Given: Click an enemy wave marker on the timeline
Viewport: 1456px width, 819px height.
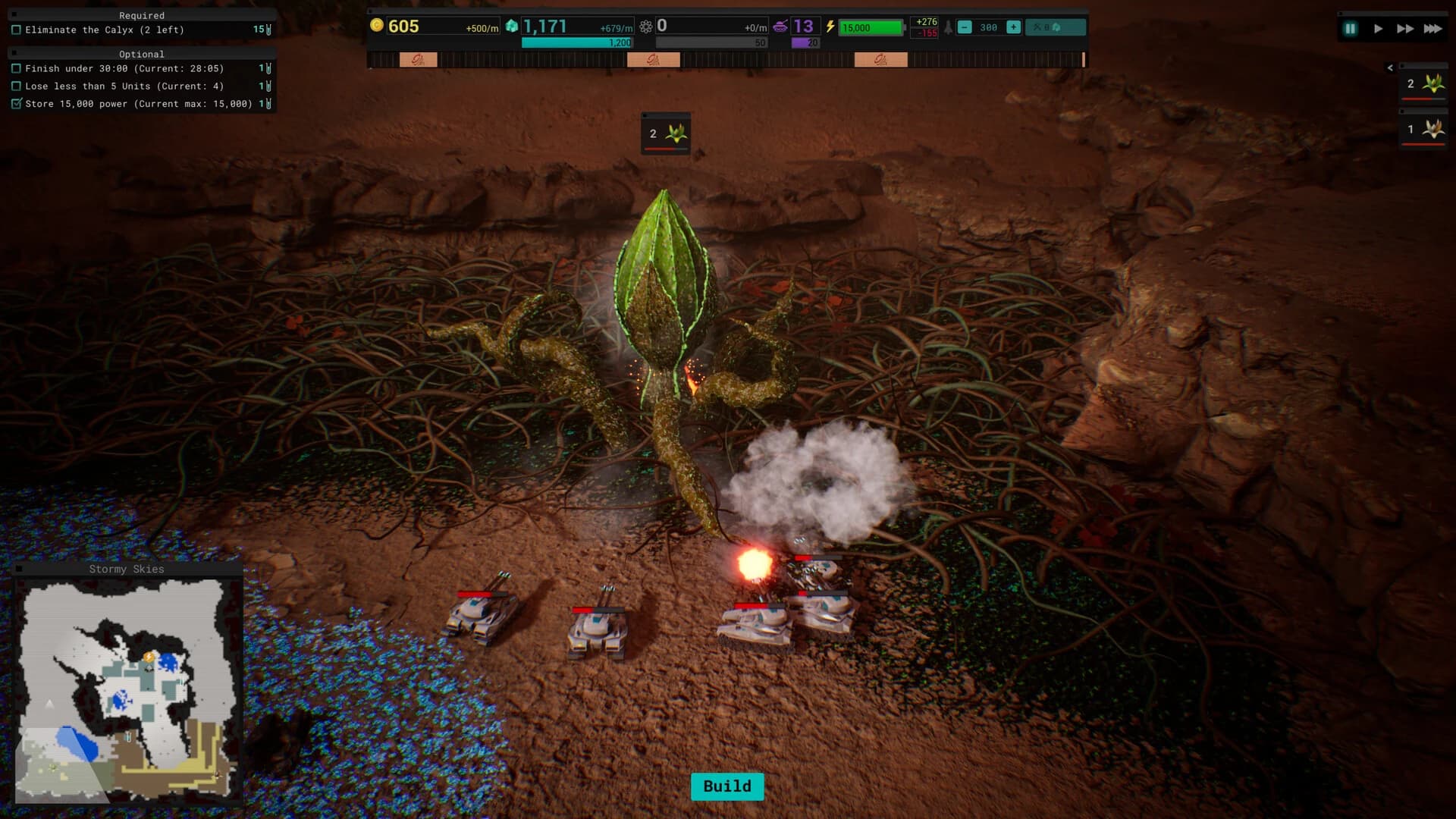Looking at the screenshot, I should click(x=417, y=58).
